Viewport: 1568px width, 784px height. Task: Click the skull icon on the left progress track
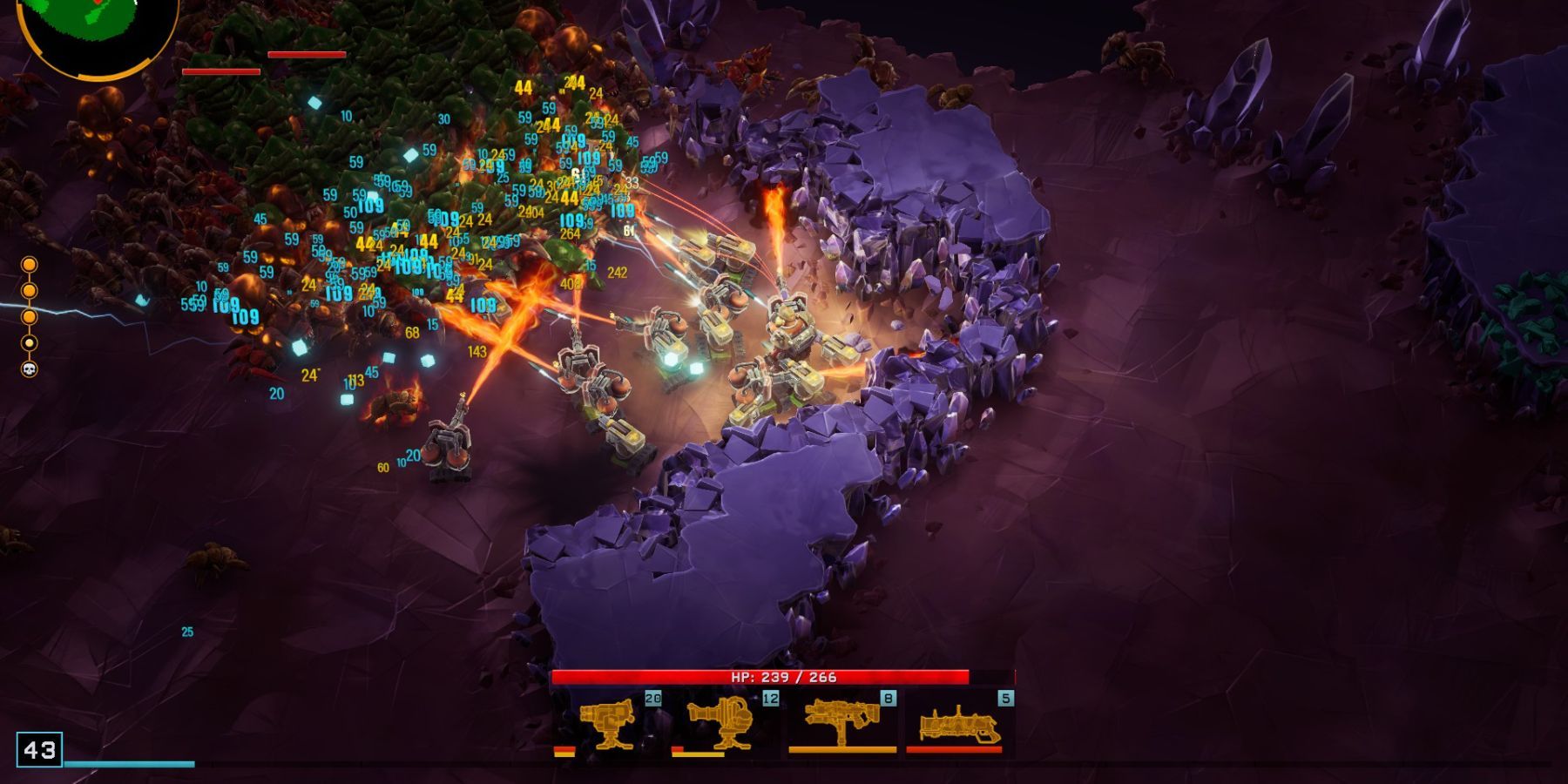[x=29, y=369]
